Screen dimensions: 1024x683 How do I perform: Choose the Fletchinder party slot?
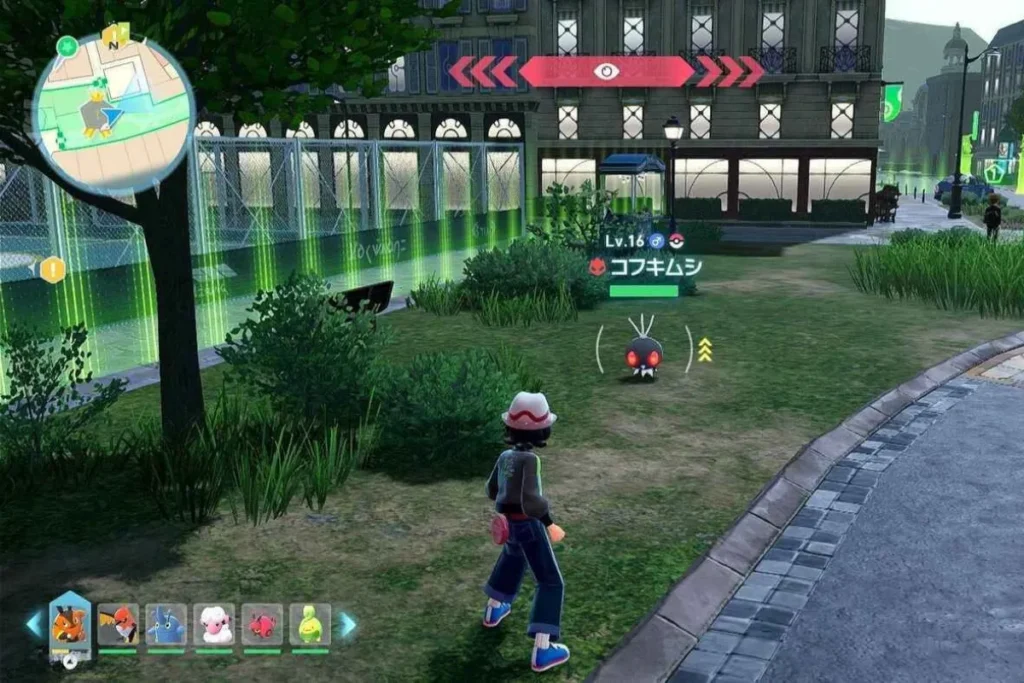(x=118, y=625)
